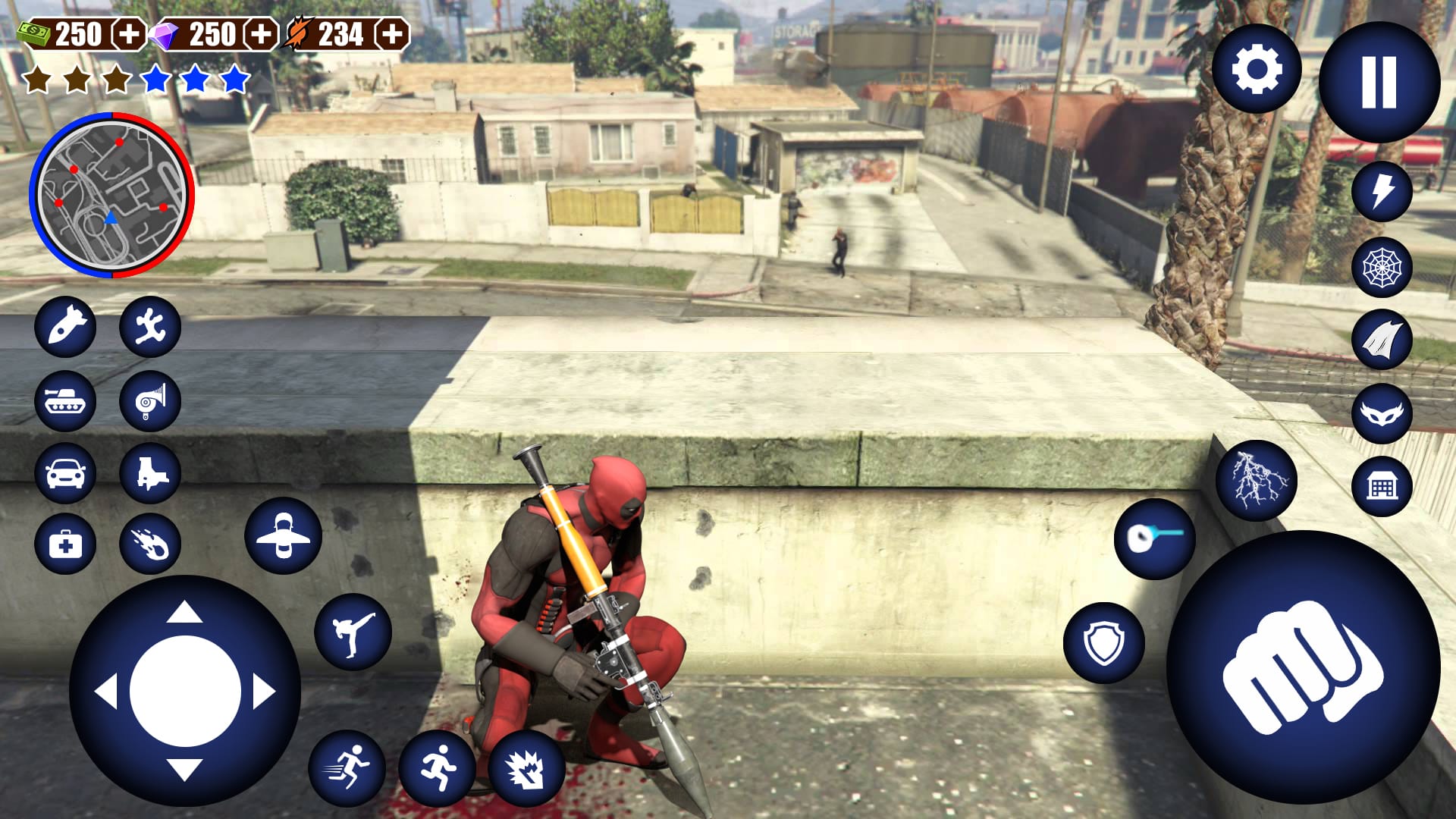Toggle sprint mode on

[346, 768]
